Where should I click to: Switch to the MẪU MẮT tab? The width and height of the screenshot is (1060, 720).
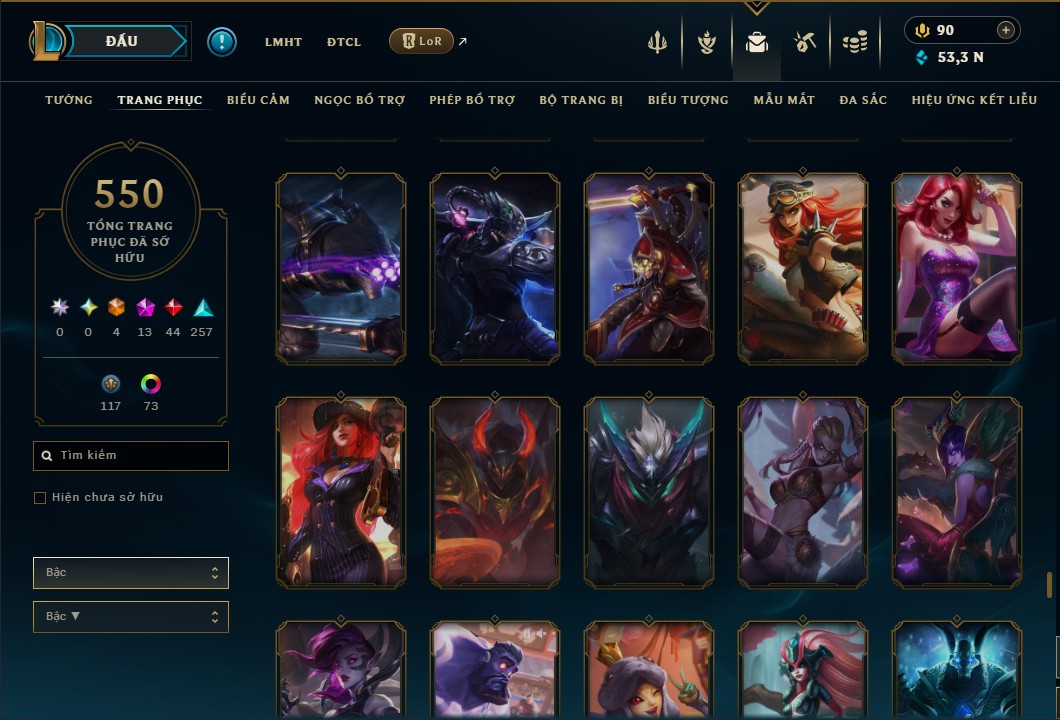(784, 100)
